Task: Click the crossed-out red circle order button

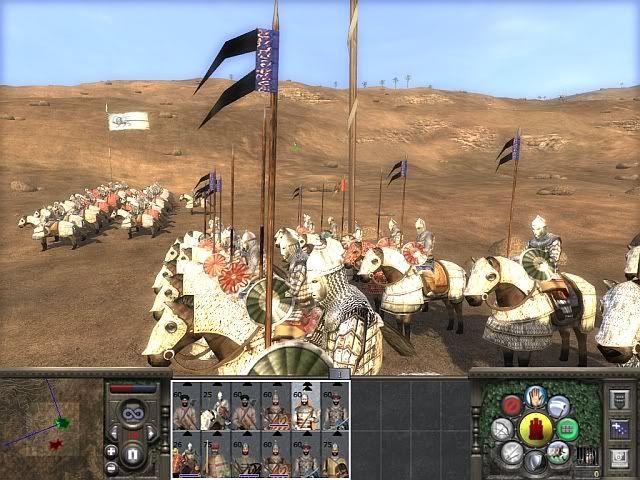Action: (x=512, y=406)
